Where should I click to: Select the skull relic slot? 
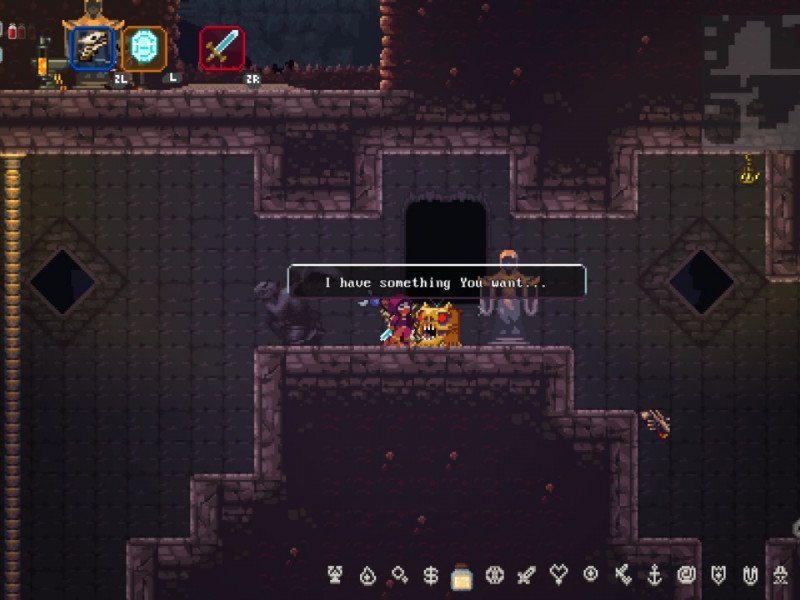(93, 47)
